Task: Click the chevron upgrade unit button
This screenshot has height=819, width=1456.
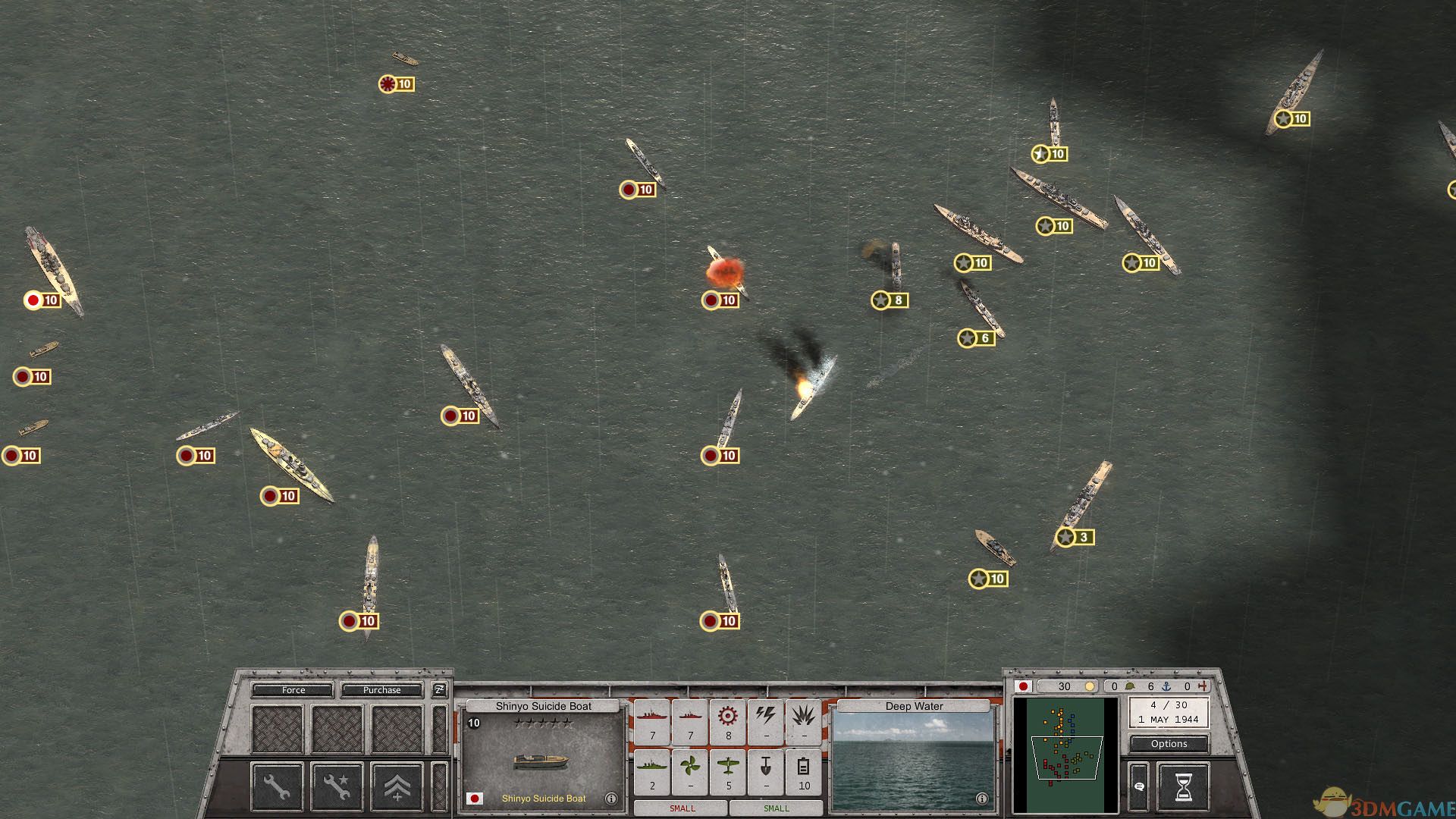Action: click(x=397, y=786)
